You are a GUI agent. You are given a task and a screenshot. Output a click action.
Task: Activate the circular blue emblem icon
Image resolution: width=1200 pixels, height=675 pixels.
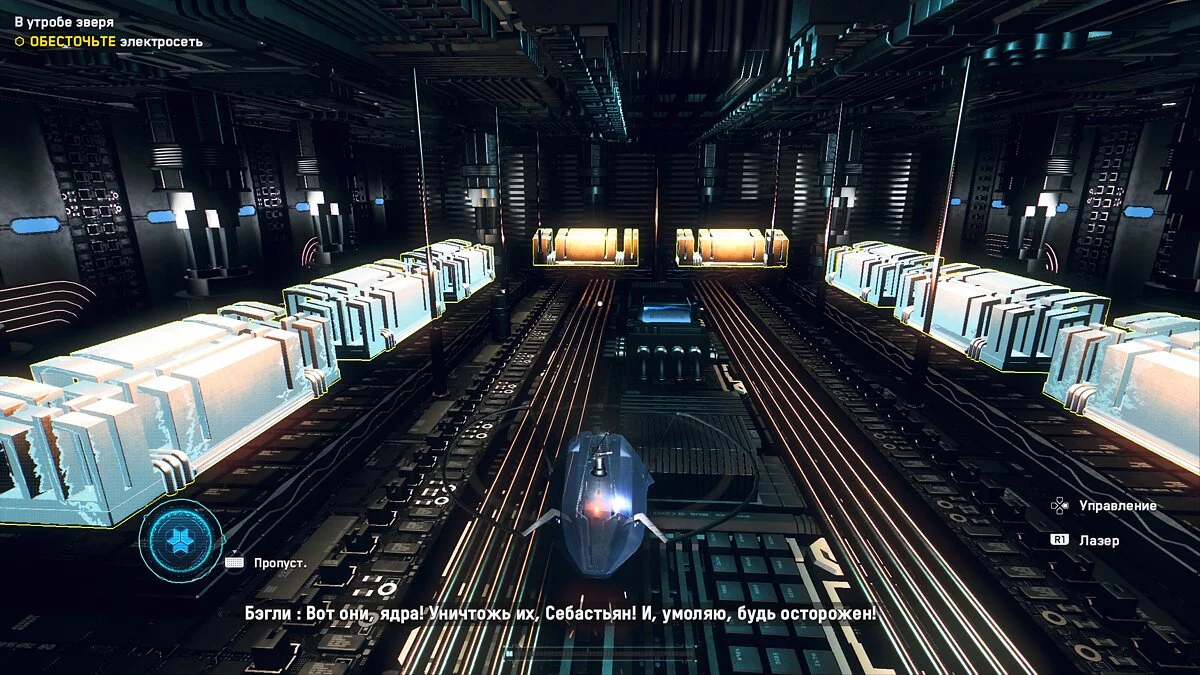[x=180, y=541]
